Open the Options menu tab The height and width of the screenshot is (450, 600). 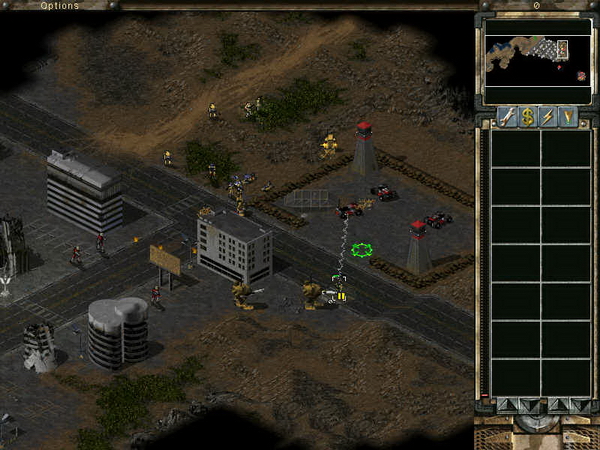coord(59,6)
